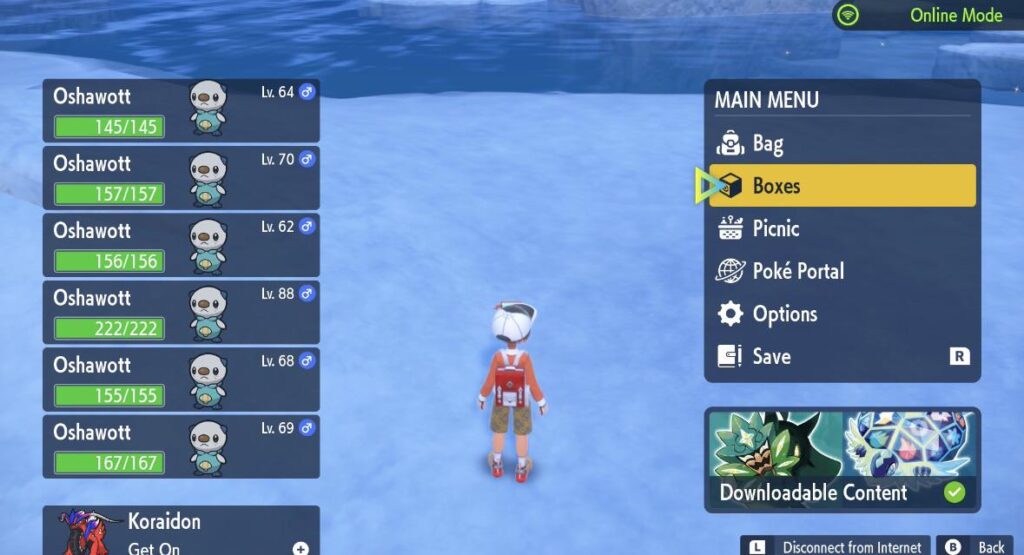Choose Picnic in the main menu
The width and height of the screenshot is (1024, 555).
[x=842, y=229]
